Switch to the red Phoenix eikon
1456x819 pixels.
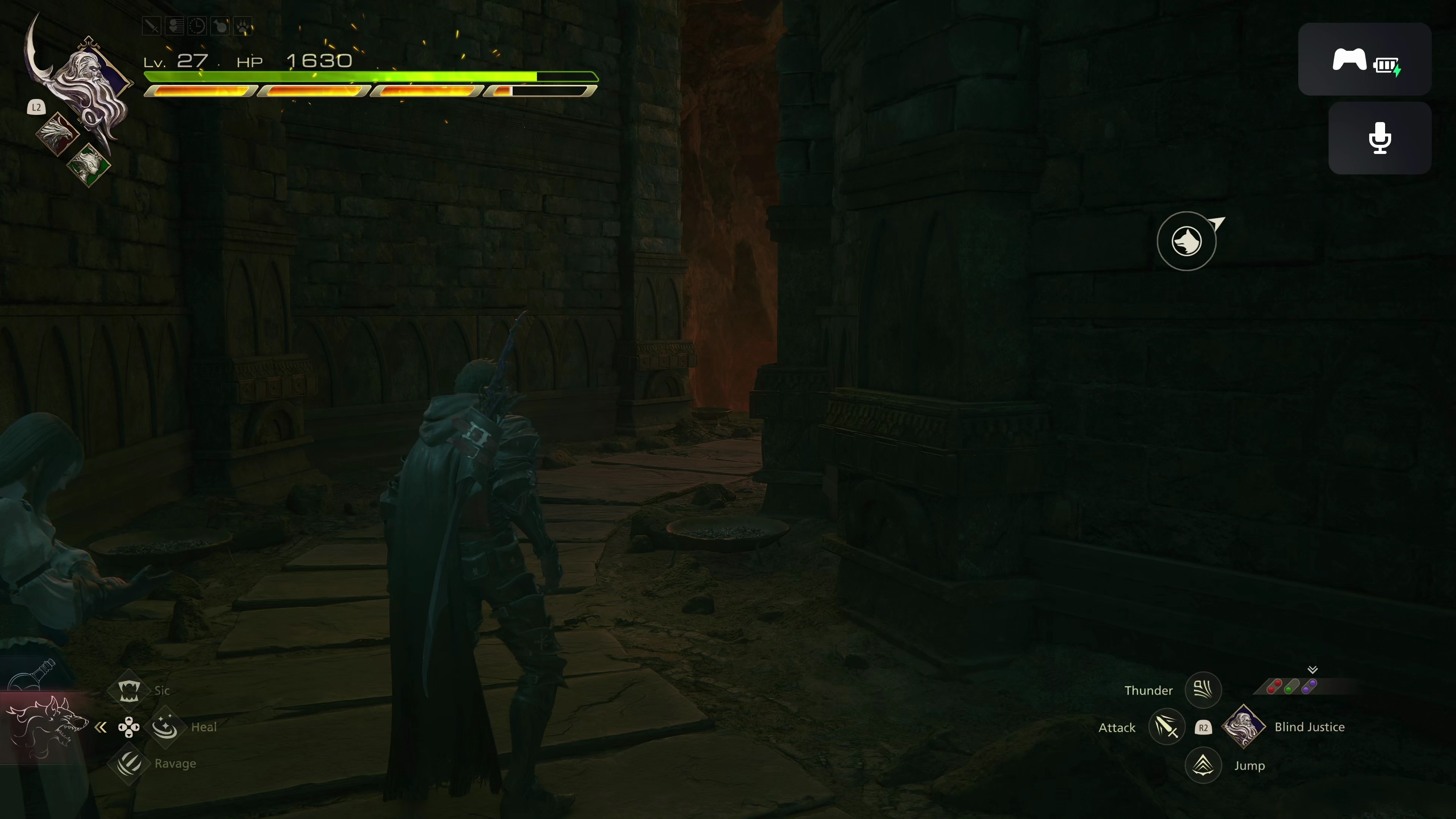pos(56,133)
